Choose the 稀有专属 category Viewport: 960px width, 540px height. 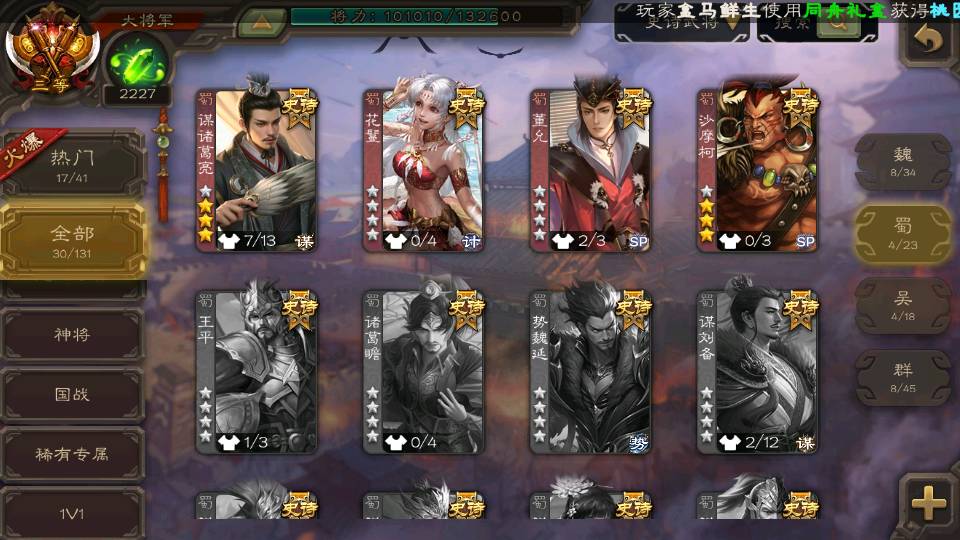pyautogui.click(x=72, y=454)
